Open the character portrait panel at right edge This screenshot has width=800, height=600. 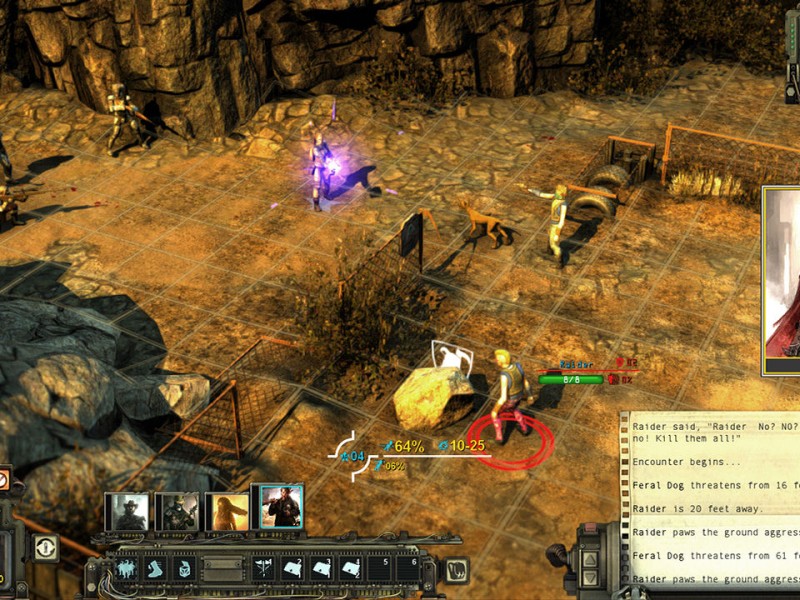pyautogui.click(x=782, y=280)
